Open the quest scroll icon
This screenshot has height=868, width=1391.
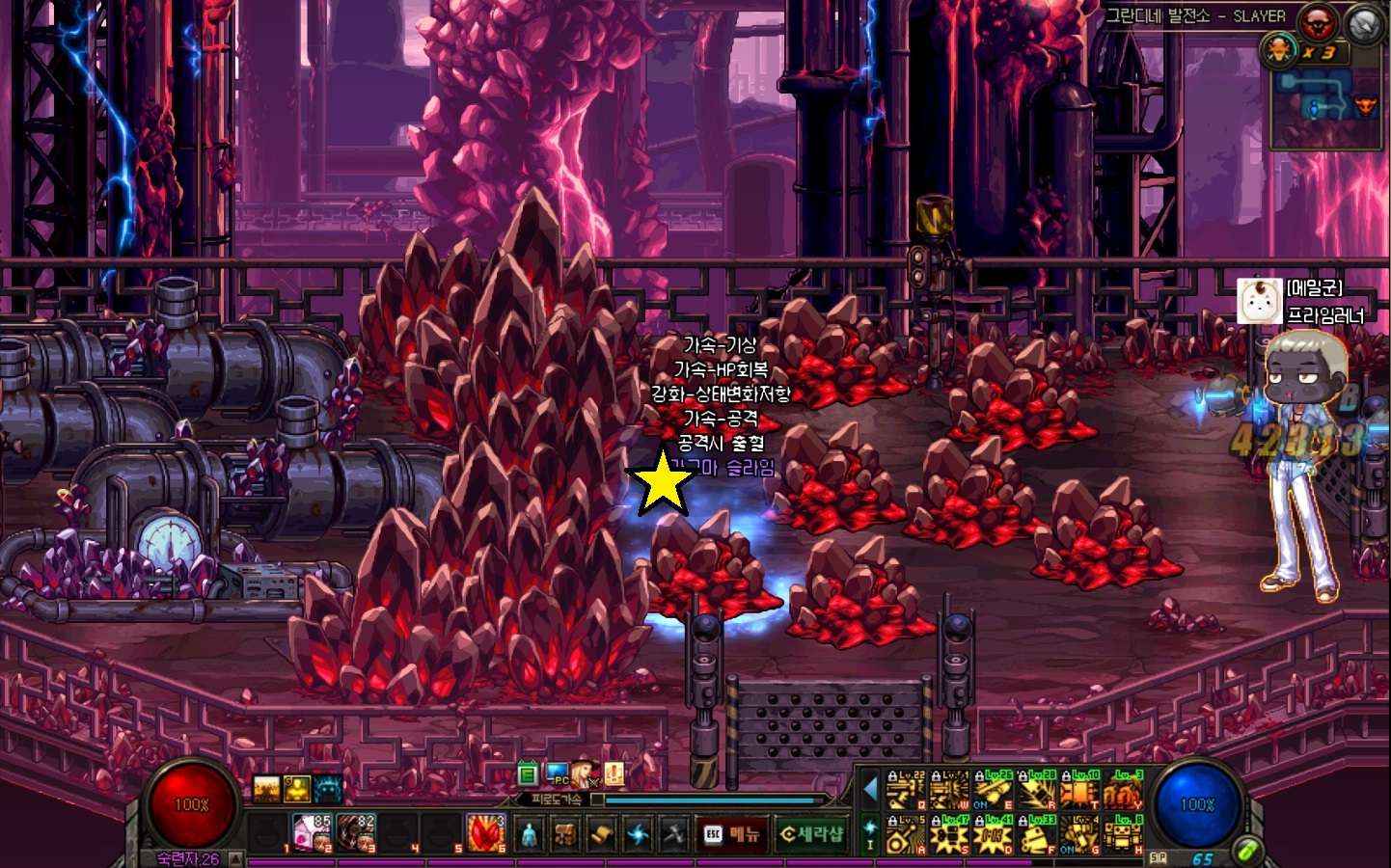[602, 834]
